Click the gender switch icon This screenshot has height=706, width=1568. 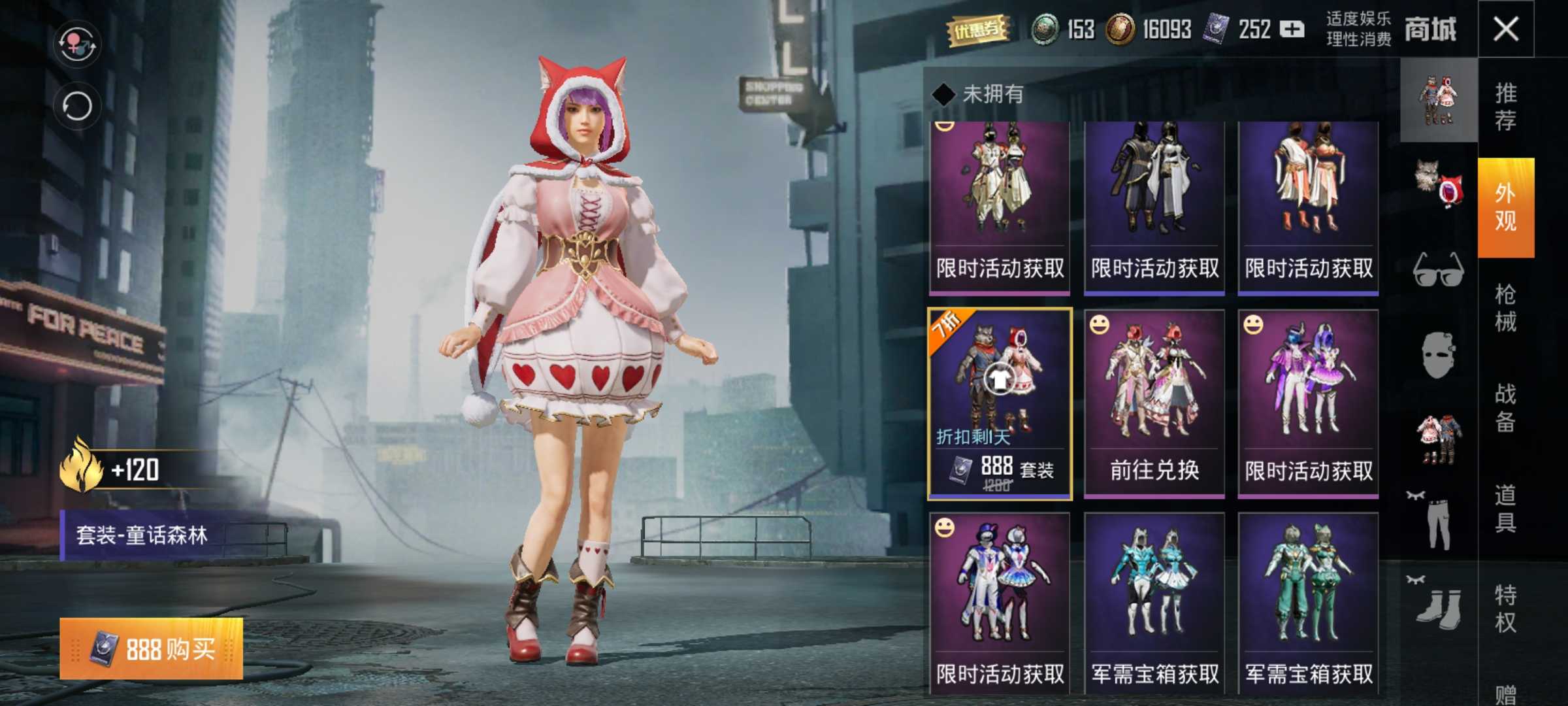pos(77,43)
